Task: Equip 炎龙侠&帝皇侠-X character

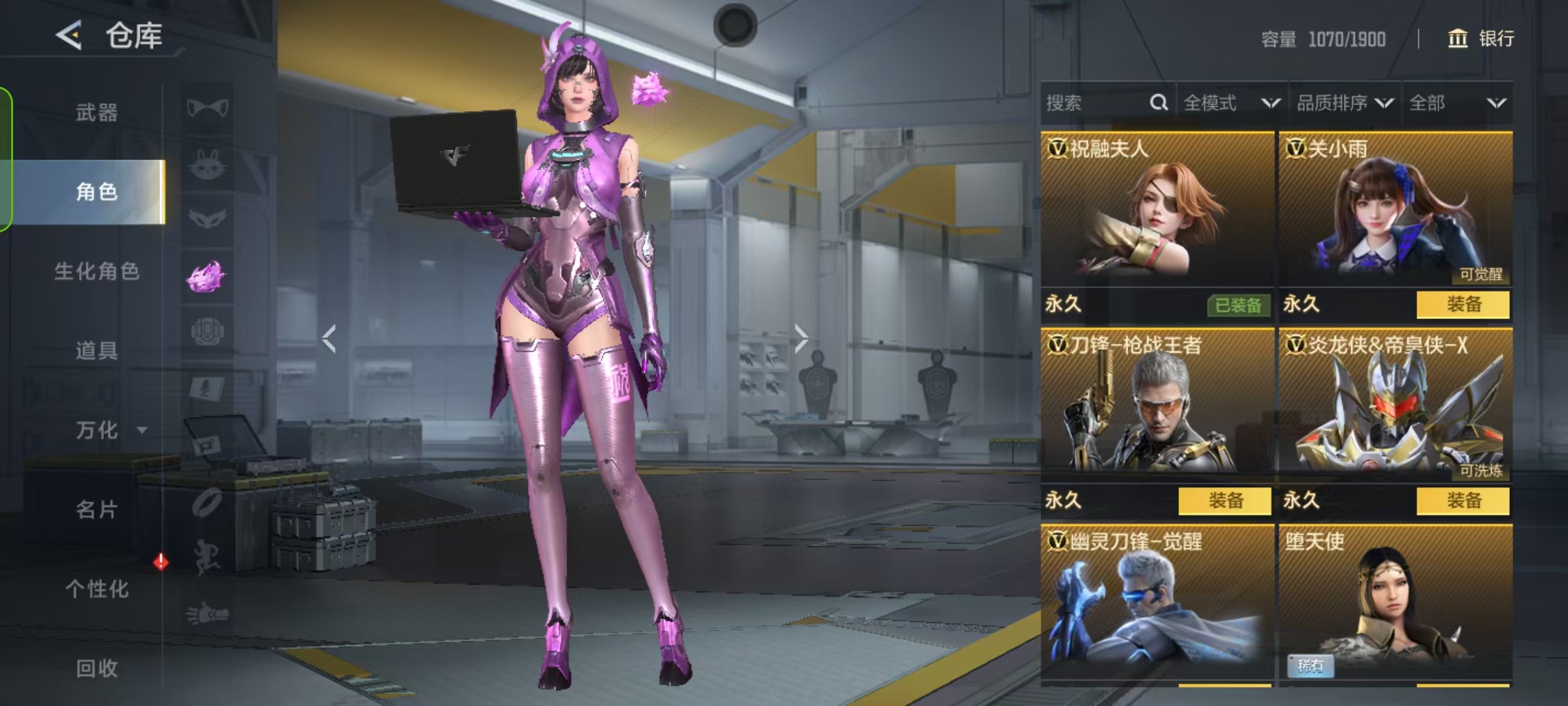Action: (x=1463, y=501)
